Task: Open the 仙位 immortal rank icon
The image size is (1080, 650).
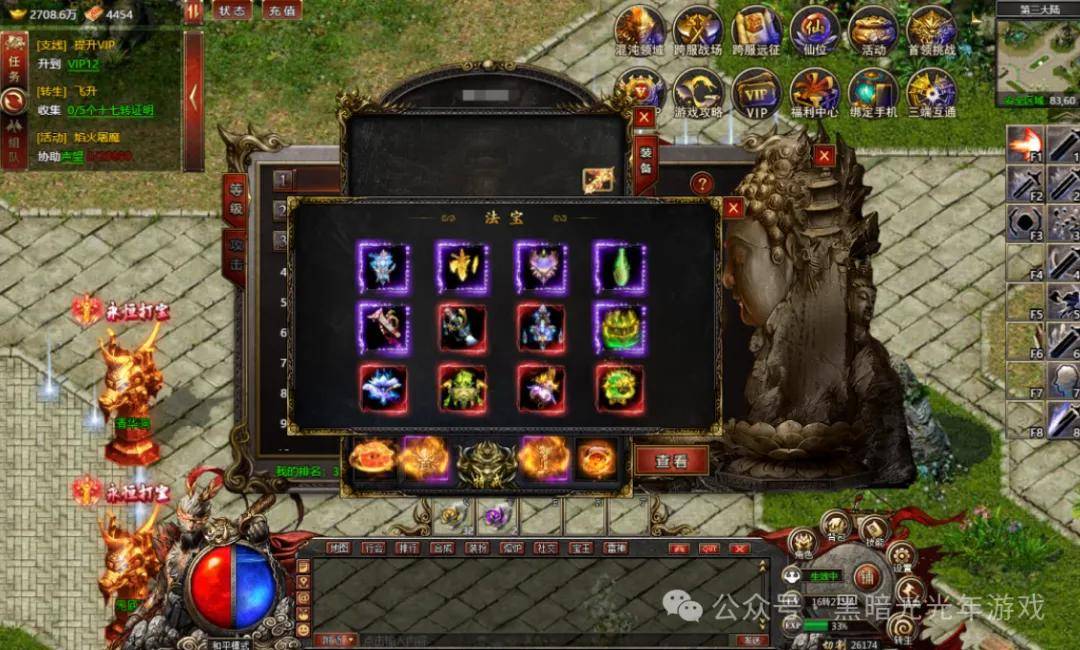Action: (x=815, y=28)
